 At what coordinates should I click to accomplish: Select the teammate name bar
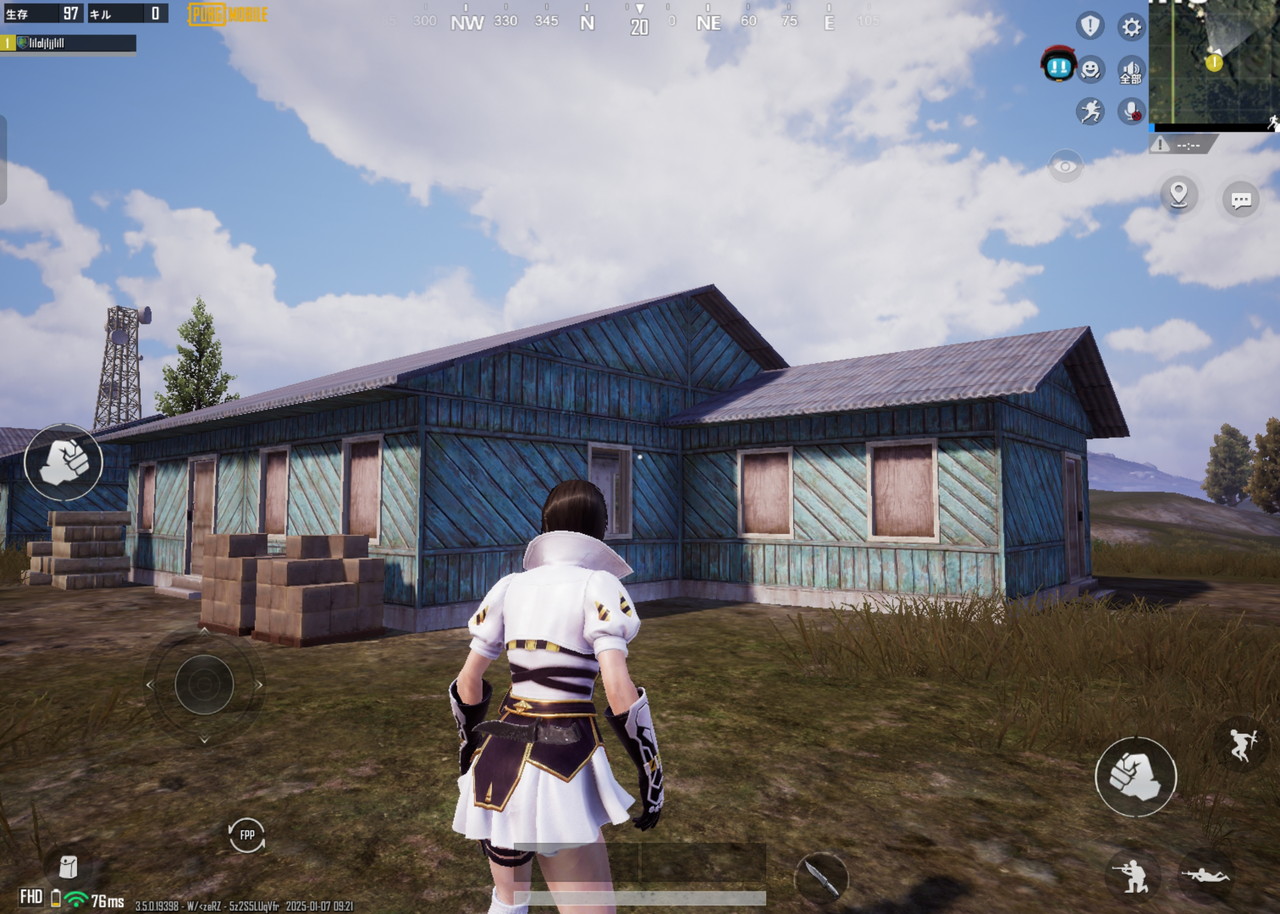click(69, 43)
